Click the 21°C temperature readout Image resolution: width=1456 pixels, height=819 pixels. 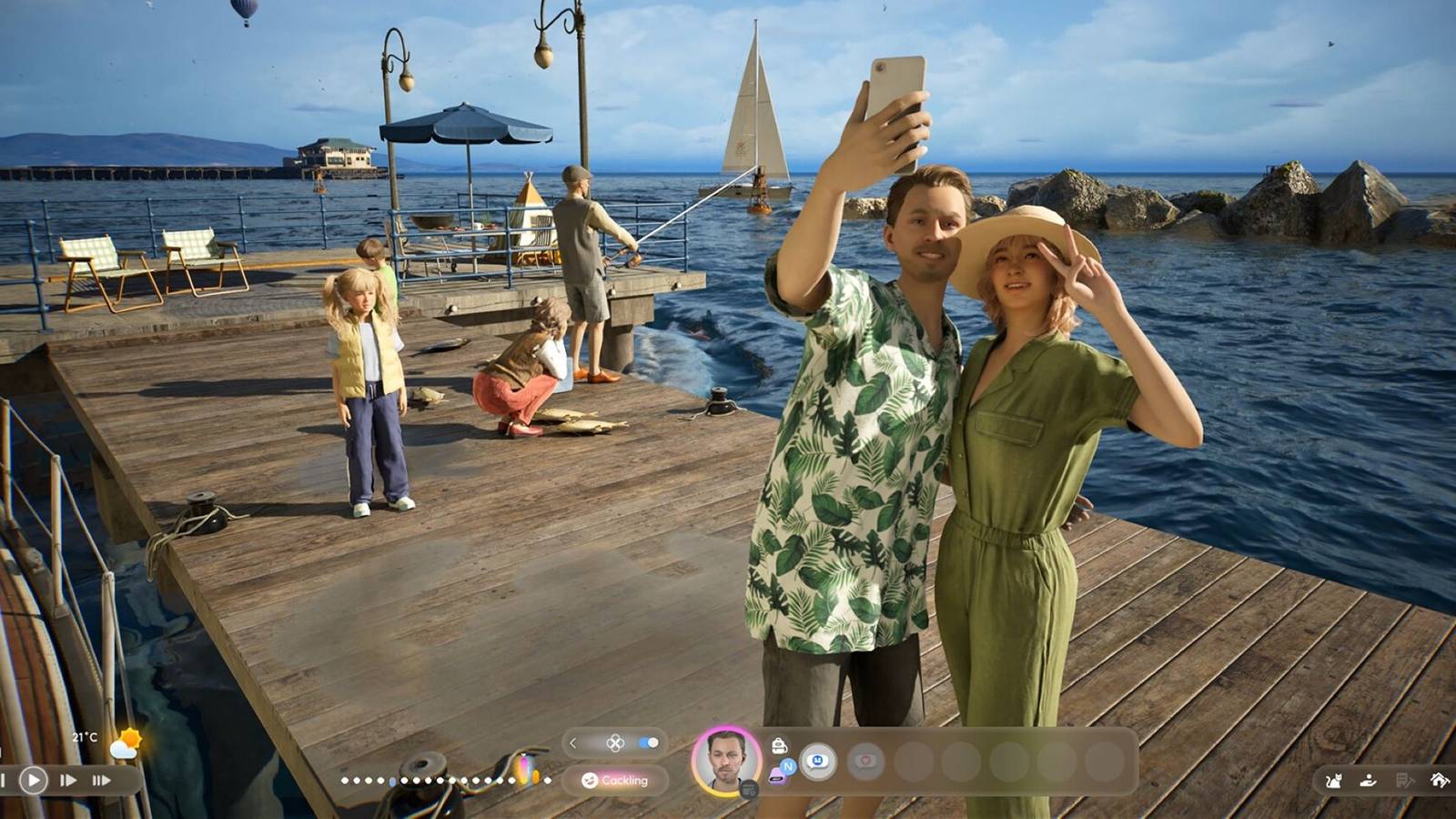[x=85, y=737]
